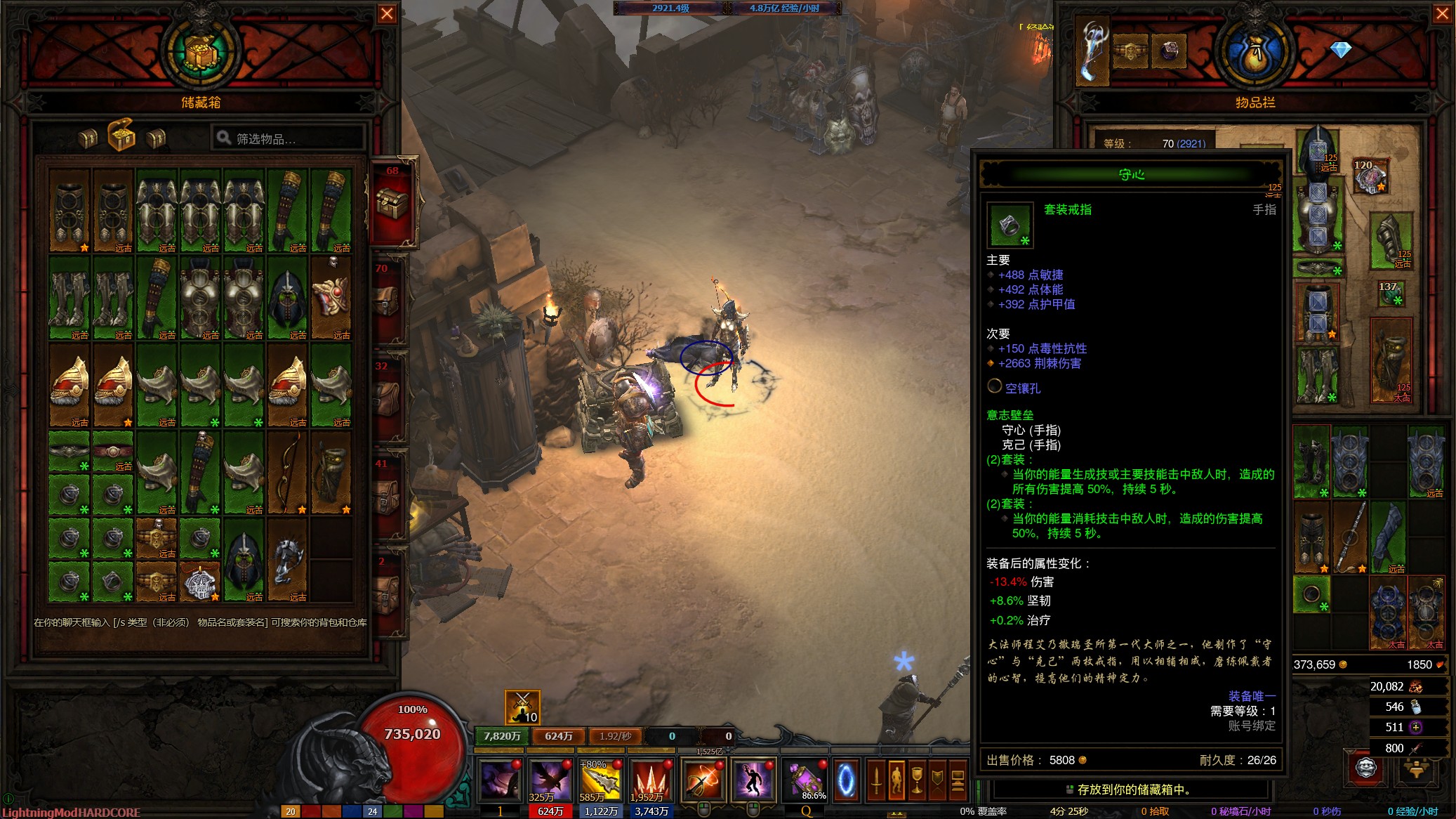This screenshot has width=1456, height=819.
Task: Select the stash tab numbered 68
Action: (x=392, y=203)
